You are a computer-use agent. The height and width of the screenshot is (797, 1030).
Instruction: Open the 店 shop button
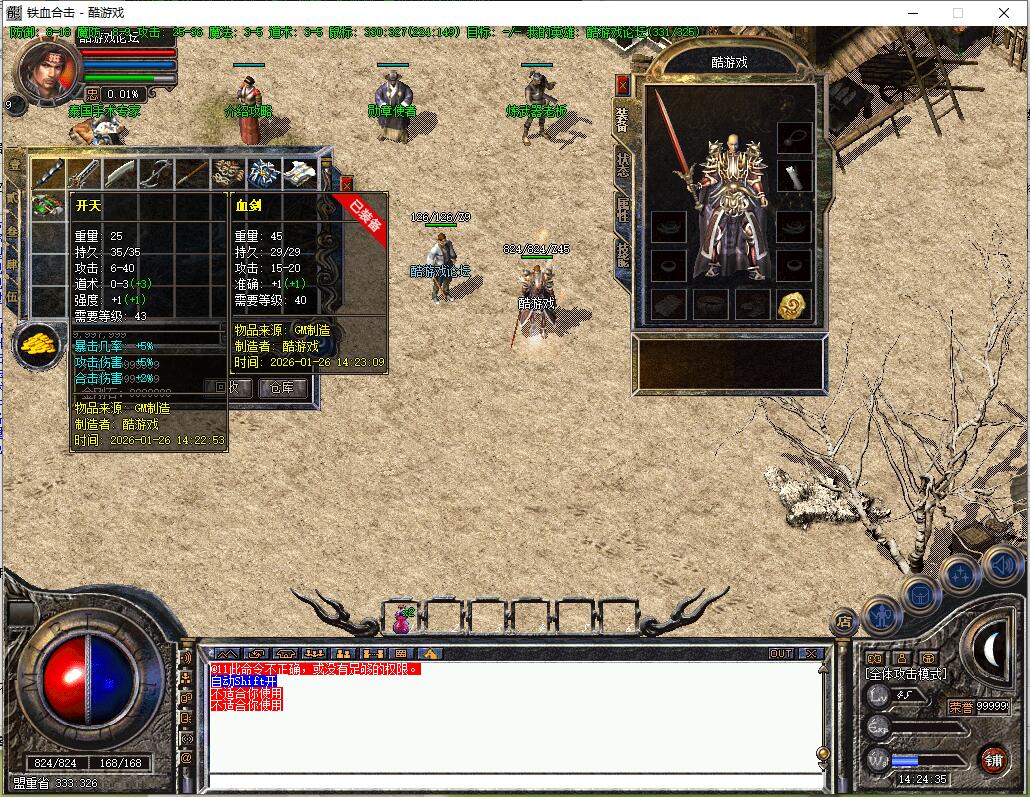click(845, 622)
